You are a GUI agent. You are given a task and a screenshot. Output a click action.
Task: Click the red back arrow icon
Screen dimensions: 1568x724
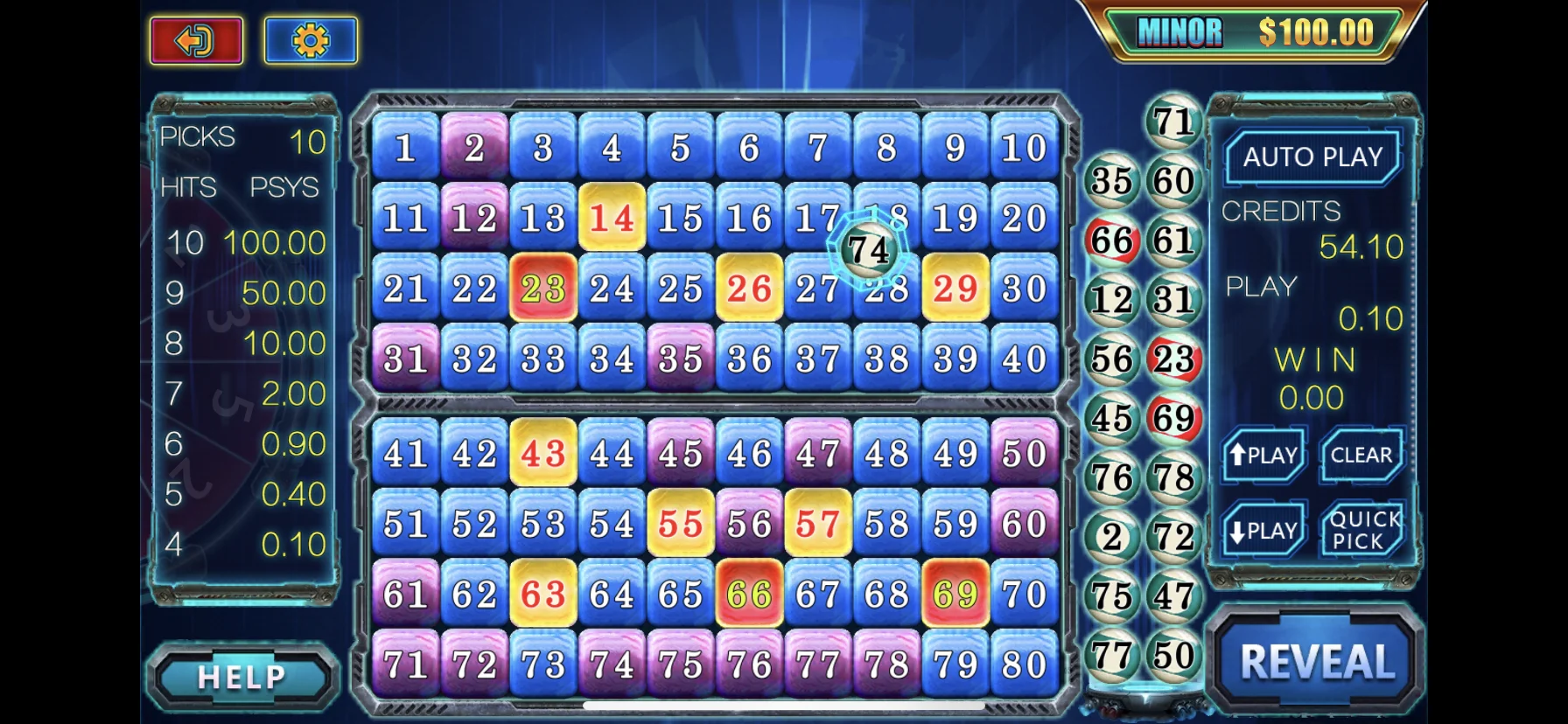(x=196, y=40)
